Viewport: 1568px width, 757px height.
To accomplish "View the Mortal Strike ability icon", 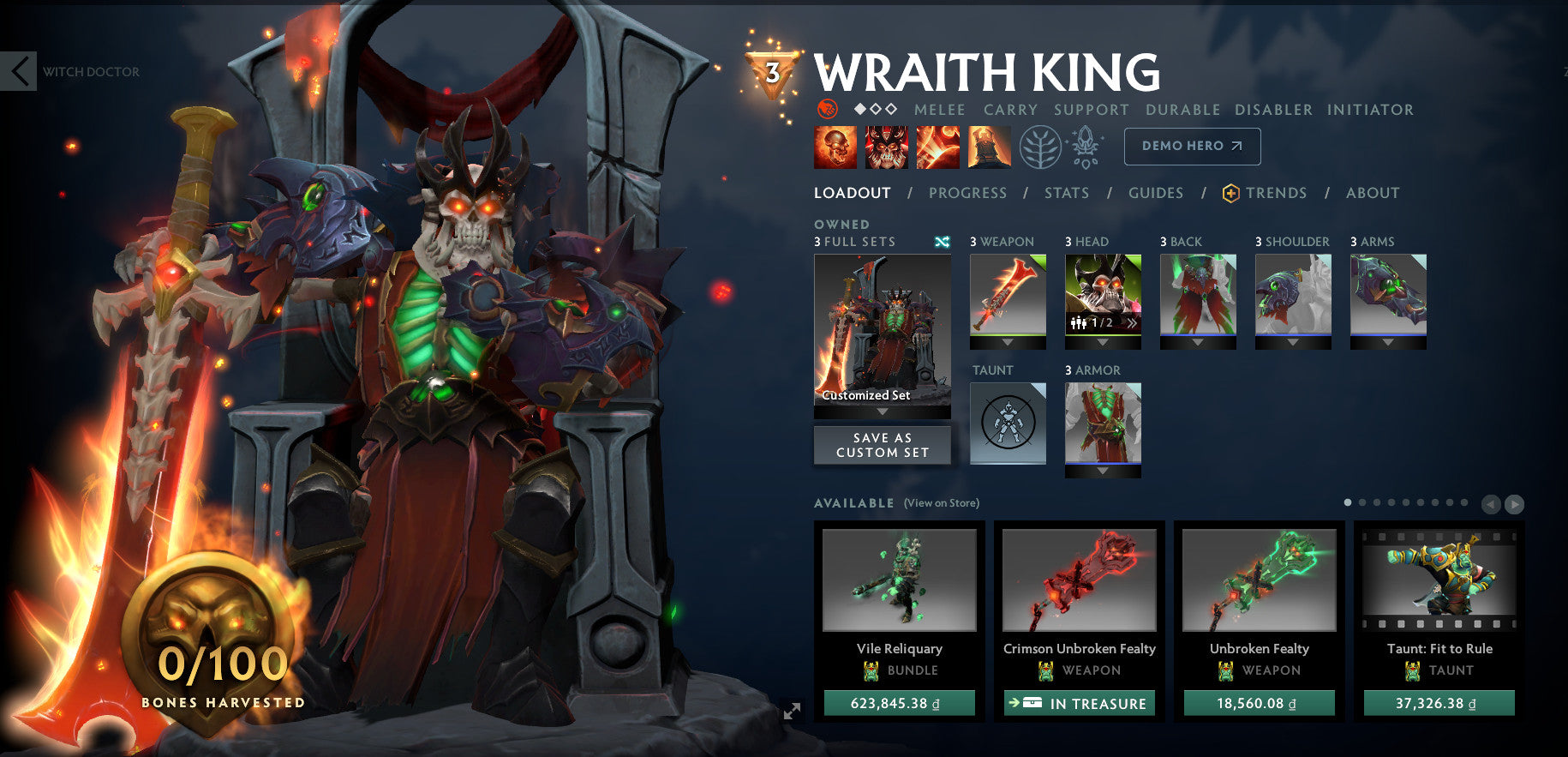I will [x=937, y=146].
